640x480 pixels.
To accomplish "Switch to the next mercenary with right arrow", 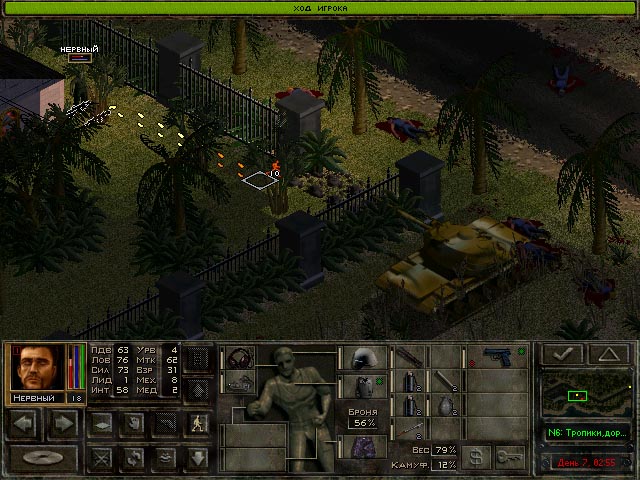I will click(62, 422).
